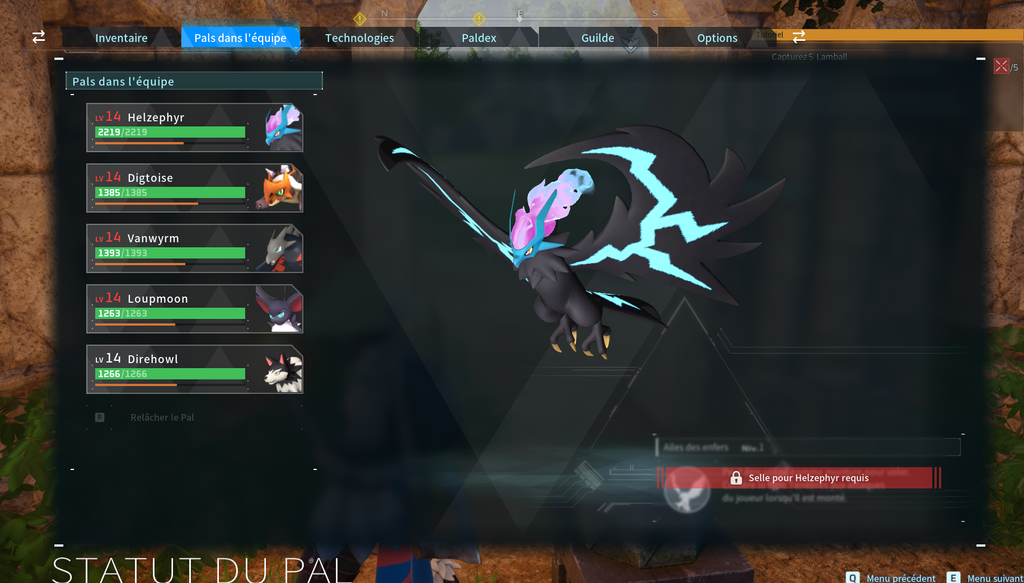Open the Paldex tab
1024x583 pixels.
479,38
